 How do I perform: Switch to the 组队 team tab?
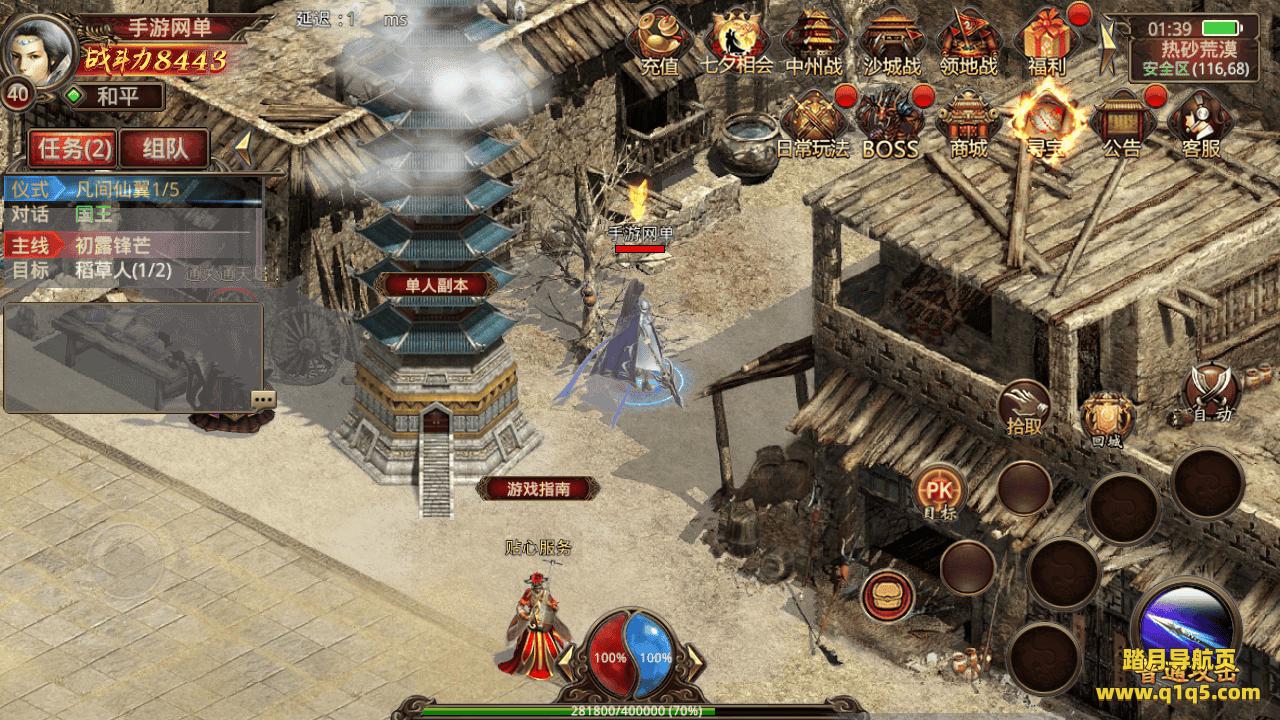tap(164, 149)
